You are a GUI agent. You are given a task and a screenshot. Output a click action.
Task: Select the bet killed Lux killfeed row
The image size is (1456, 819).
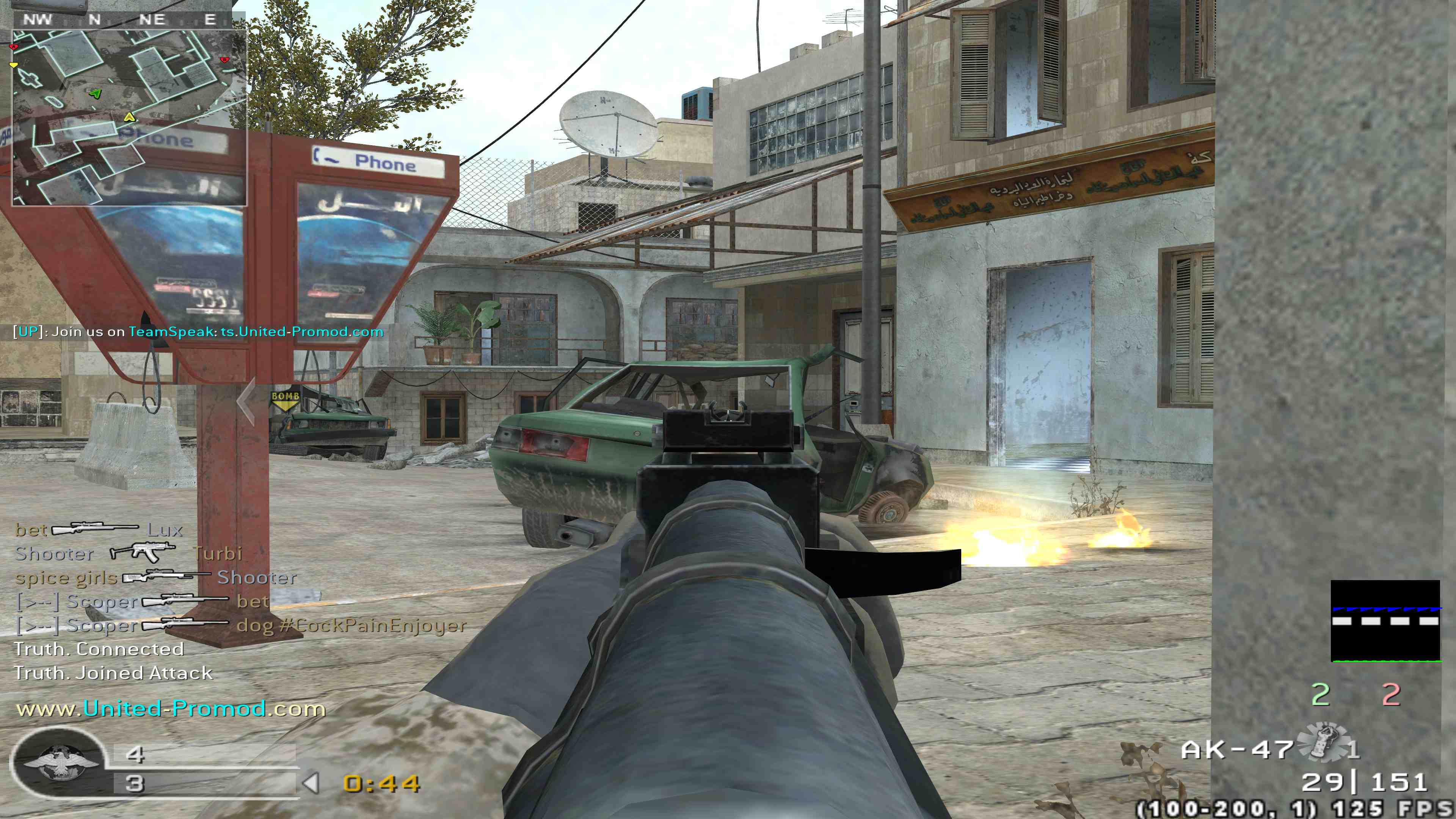[99, 530]
